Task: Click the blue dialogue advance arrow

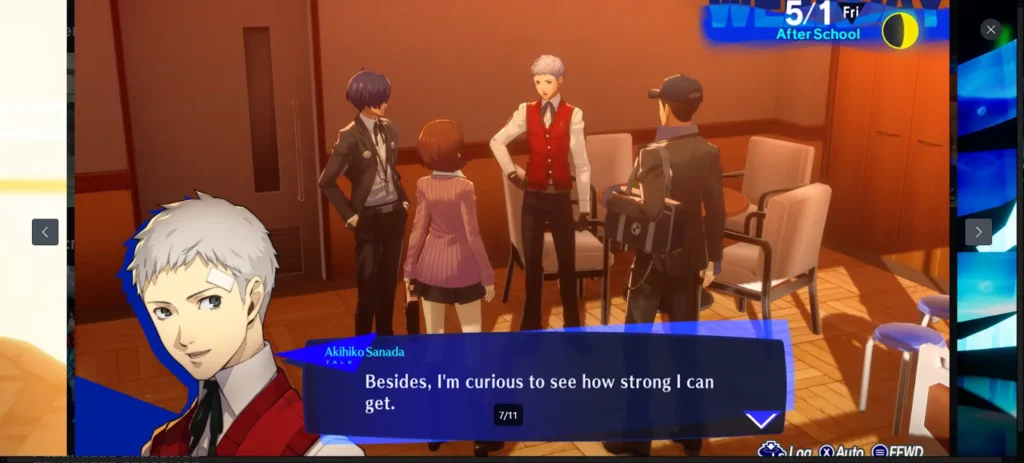Action: [762, 421]
